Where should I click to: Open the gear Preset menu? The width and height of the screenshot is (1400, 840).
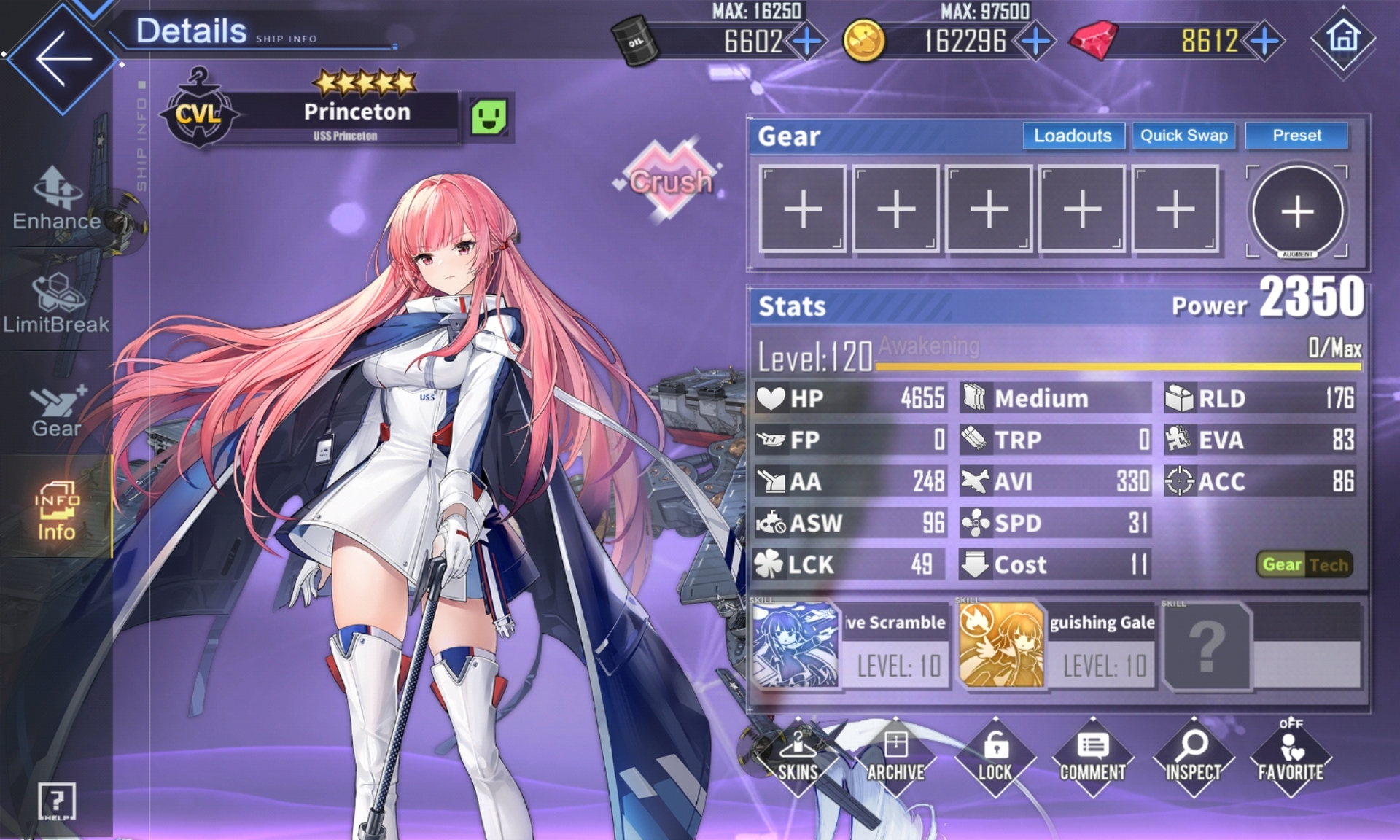(1296, 136)
